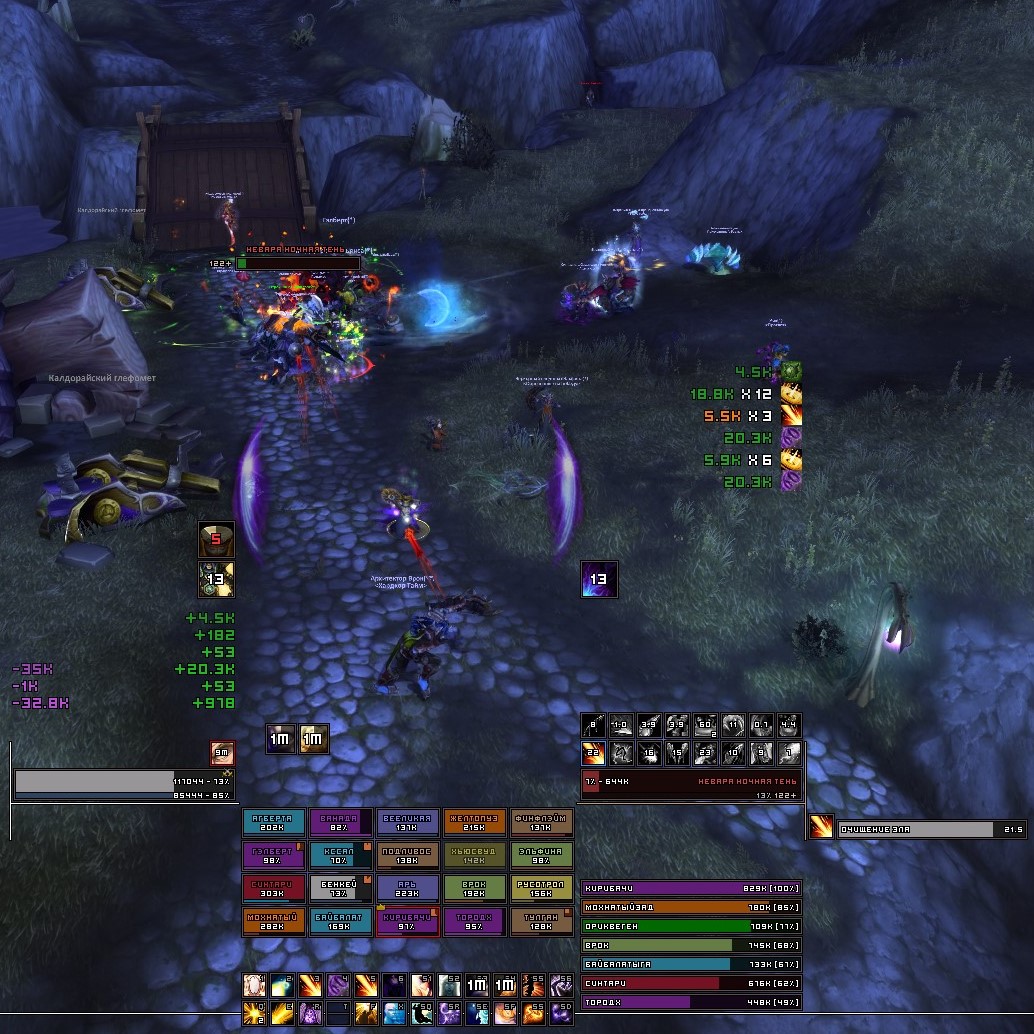Select Байбалатыга's row in the damage meter
Viewport: 1034px width, 1034px height.
[691, 964]
